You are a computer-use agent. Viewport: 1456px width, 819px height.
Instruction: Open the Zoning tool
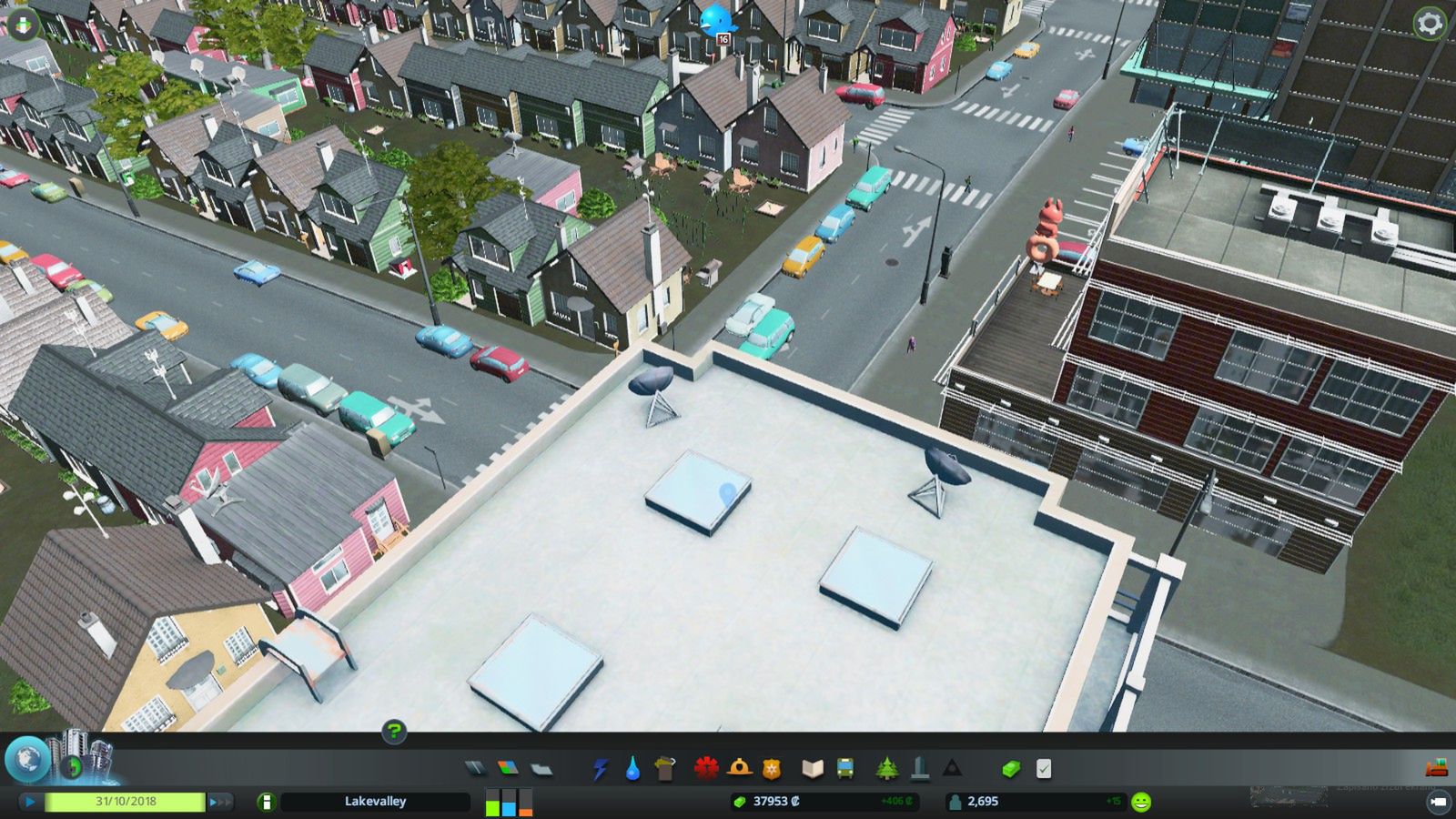510,769
